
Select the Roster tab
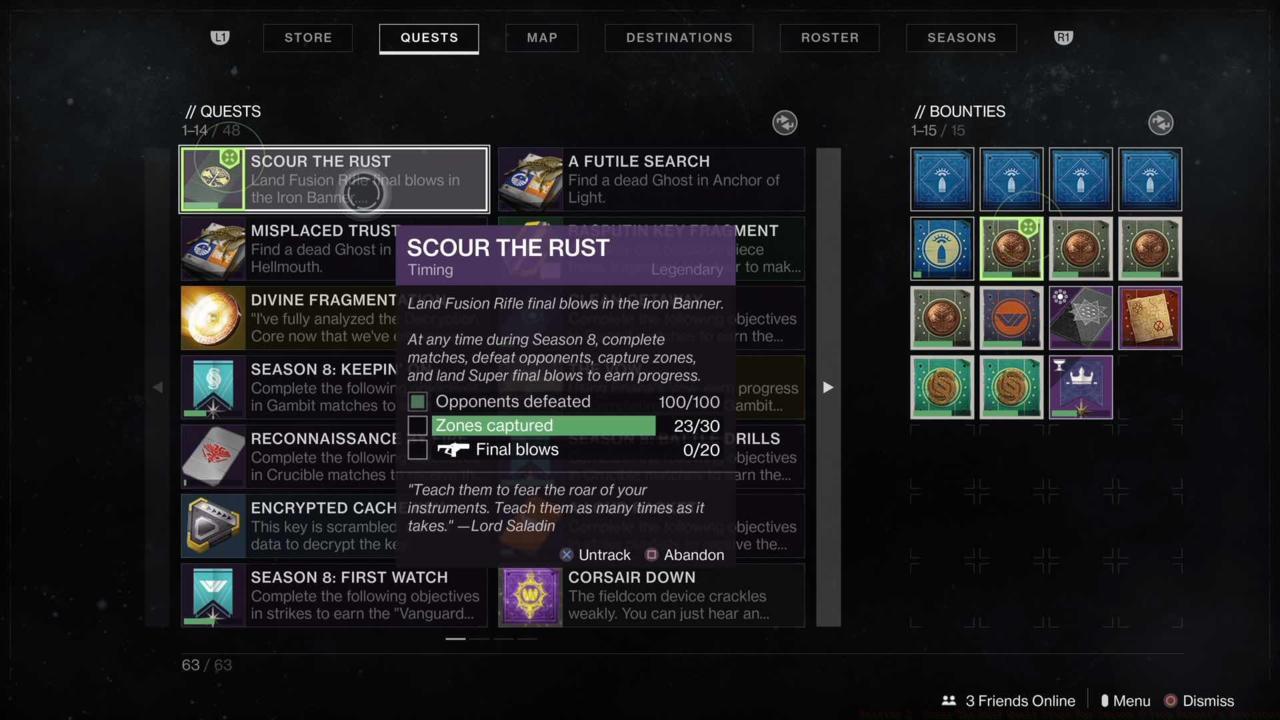[x=830, y=38]
